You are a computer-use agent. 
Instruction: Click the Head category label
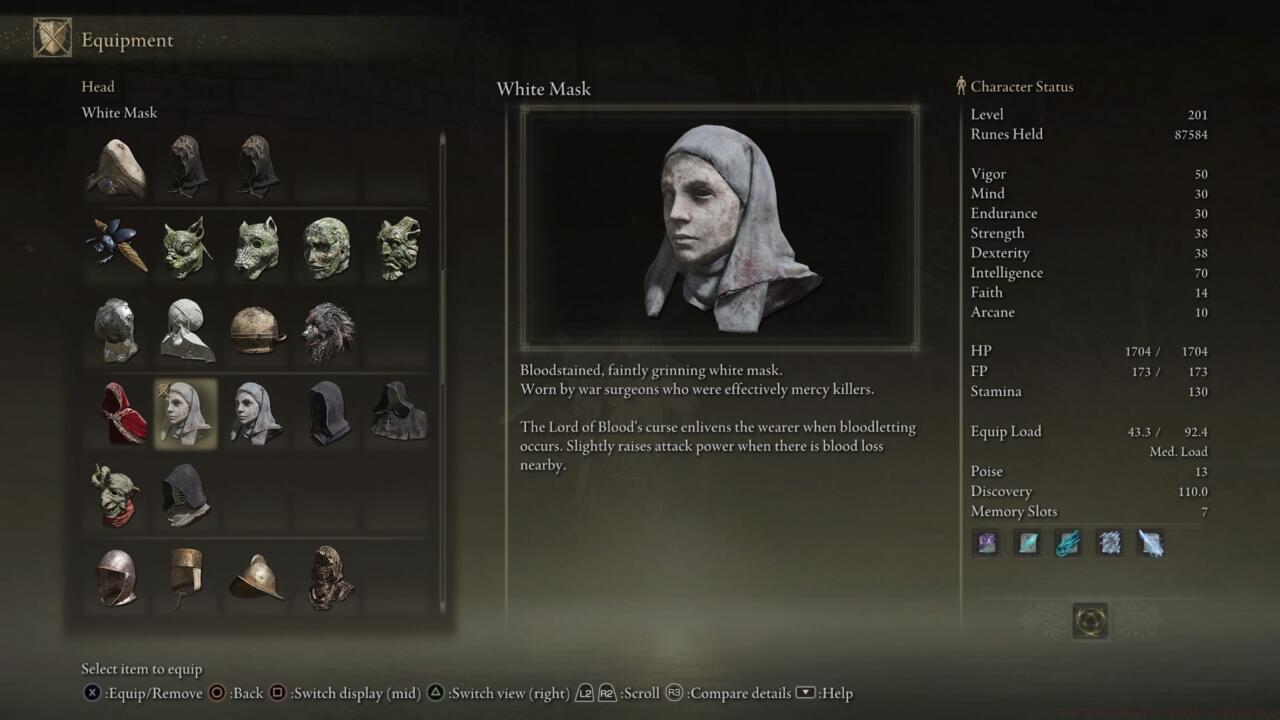pyautogui.click(x=98, y=87)
